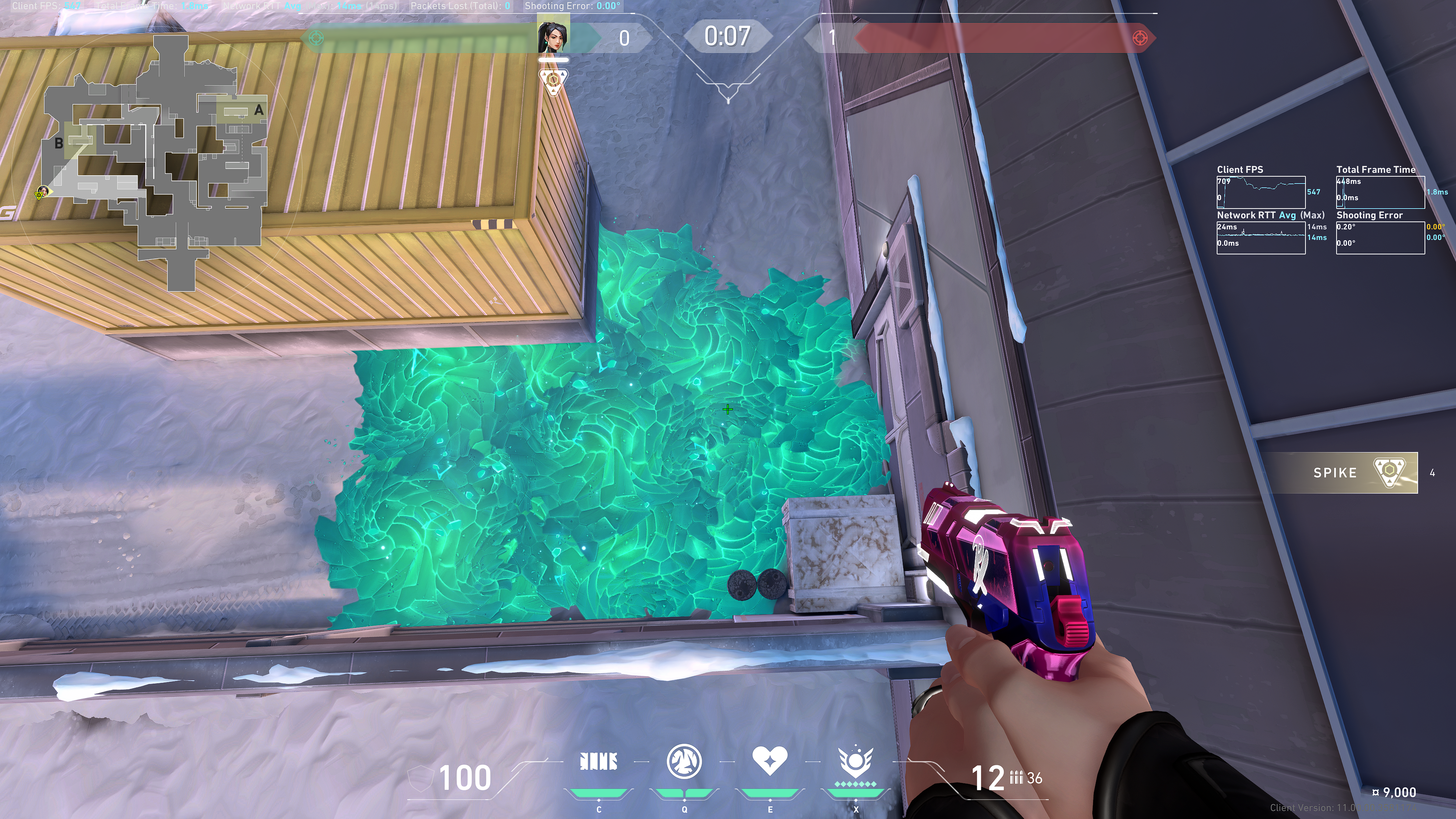This screenshot has height=819, width=1456.
Task: Trigger the Resurrection ultimate icon
Action: 855,763
